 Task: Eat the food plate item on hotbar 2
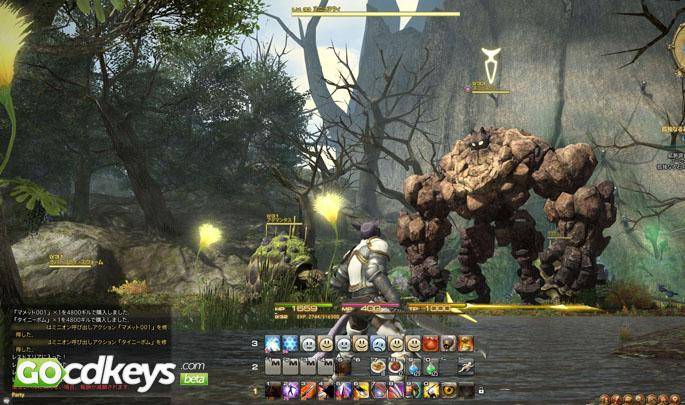coord(378,367)
